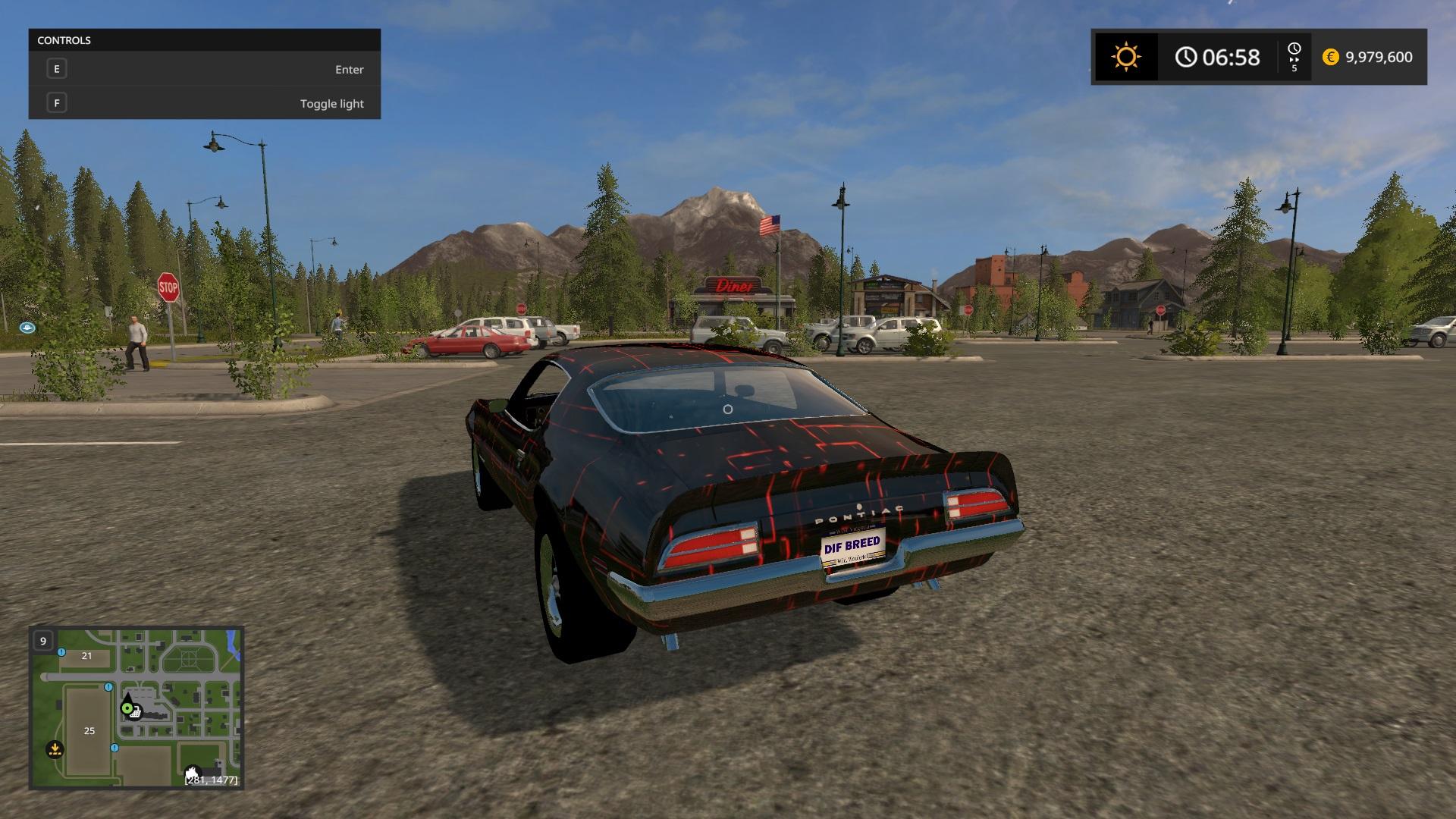1456x819 pixels.
Task: Open the minimap in the corner
Action: pos(136,708)
